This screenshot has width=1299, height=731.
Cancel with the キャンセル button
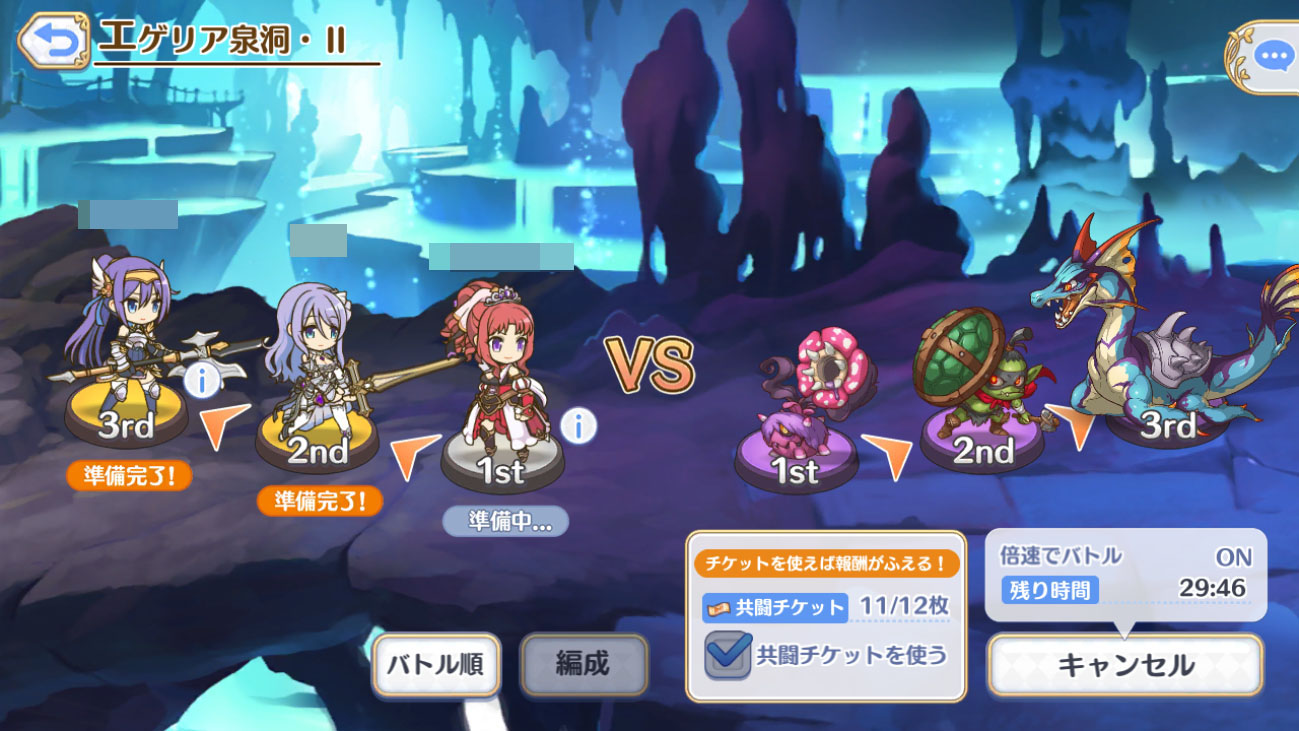(1125, 665)
